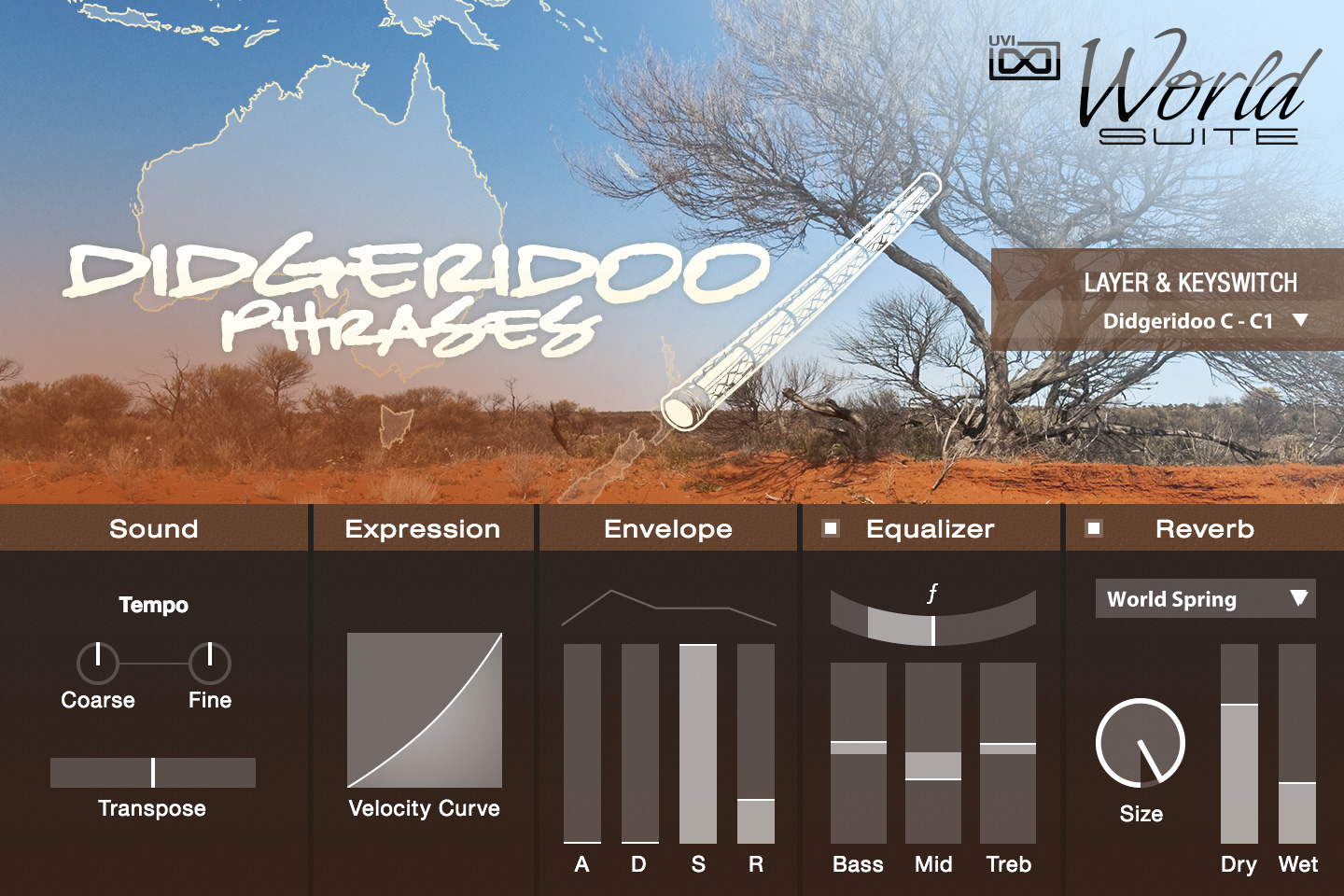Adjust the Transpose slider
The height and width of the screenshot is (896, 1344).
click(x=152, y=772)
